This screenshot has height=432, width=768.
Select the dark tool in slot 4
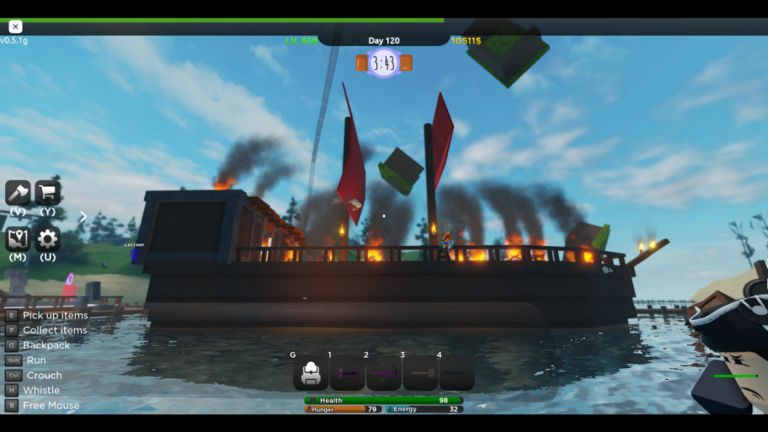coord(456,373)
